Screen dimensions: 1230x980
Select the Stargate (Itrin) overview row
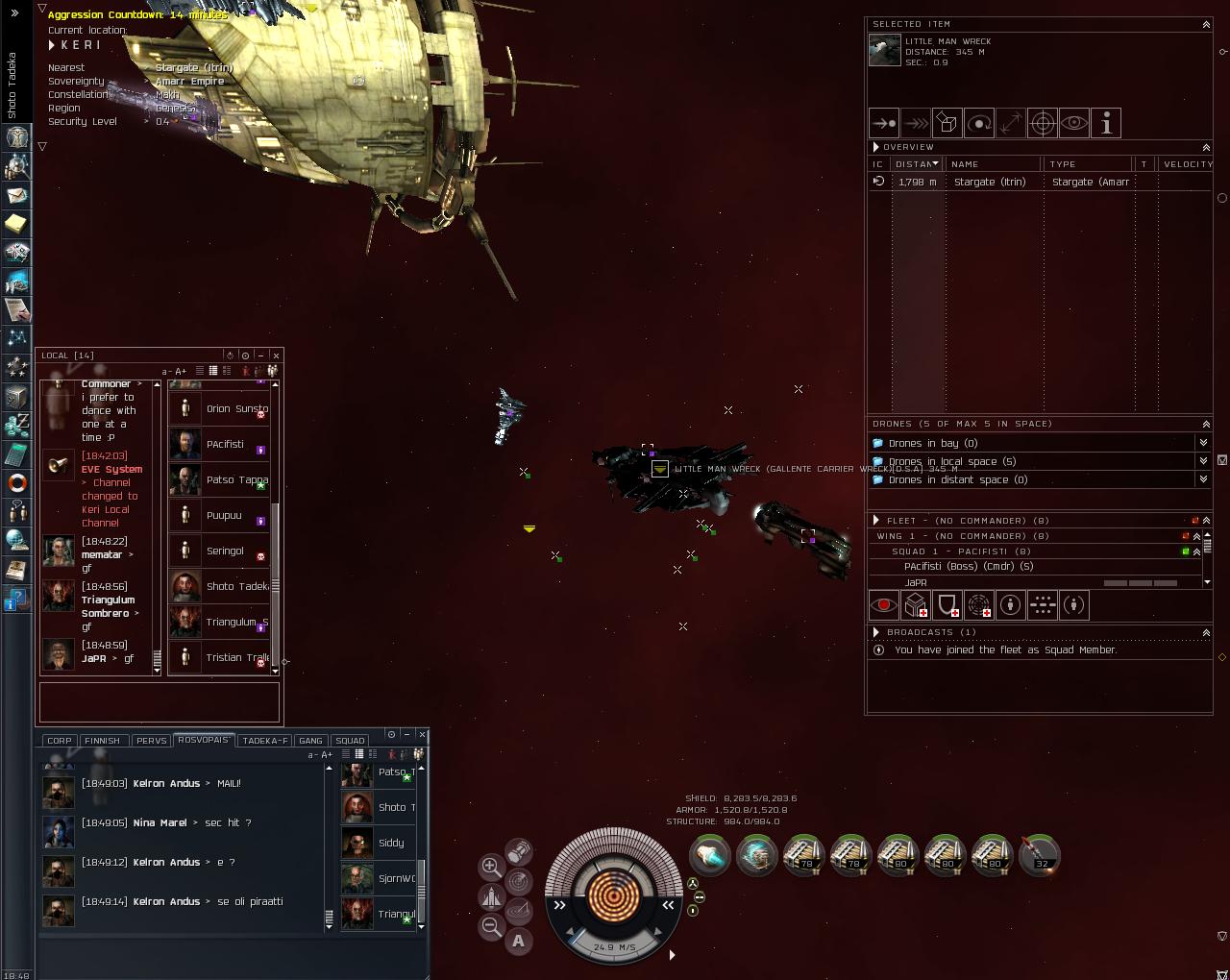990,182
